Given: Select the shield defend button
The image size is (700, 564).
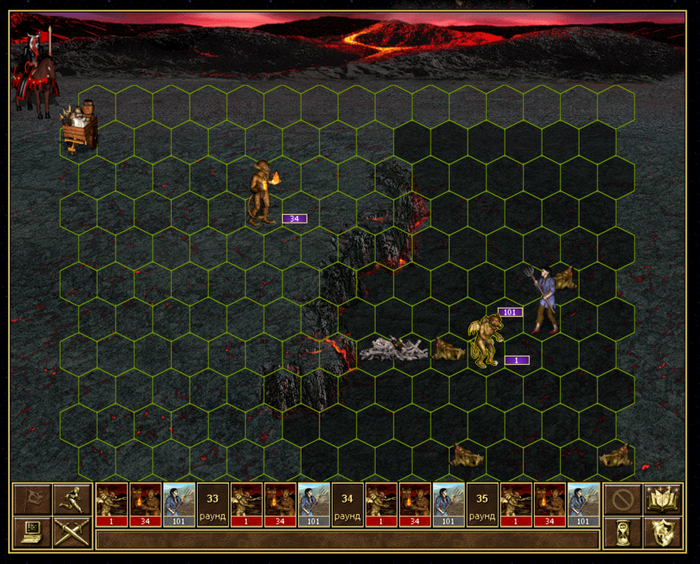Looking at the screenshot, I should pos(664,532).
